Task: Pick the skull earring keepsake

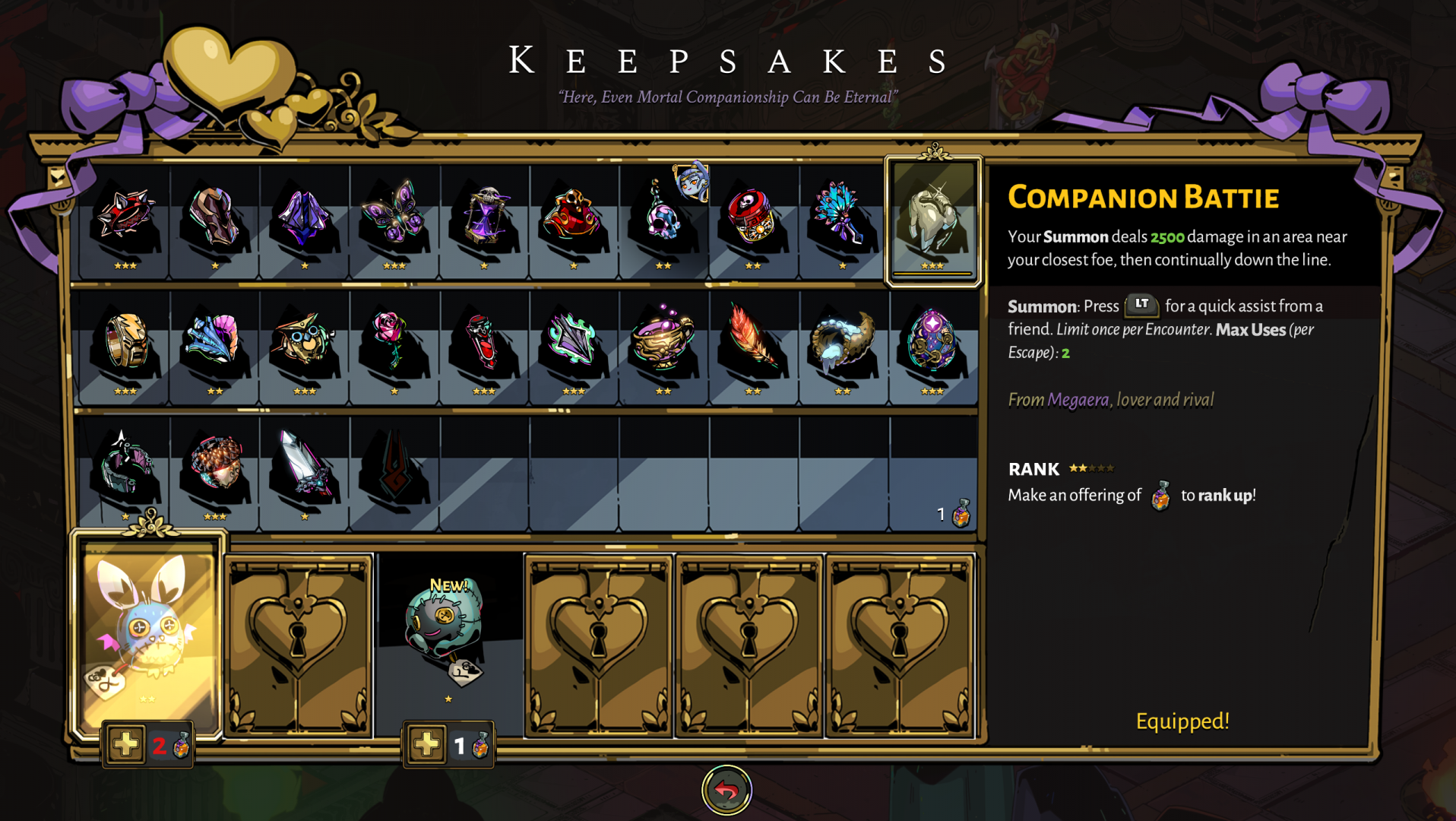Action: (x=663, y=216)
